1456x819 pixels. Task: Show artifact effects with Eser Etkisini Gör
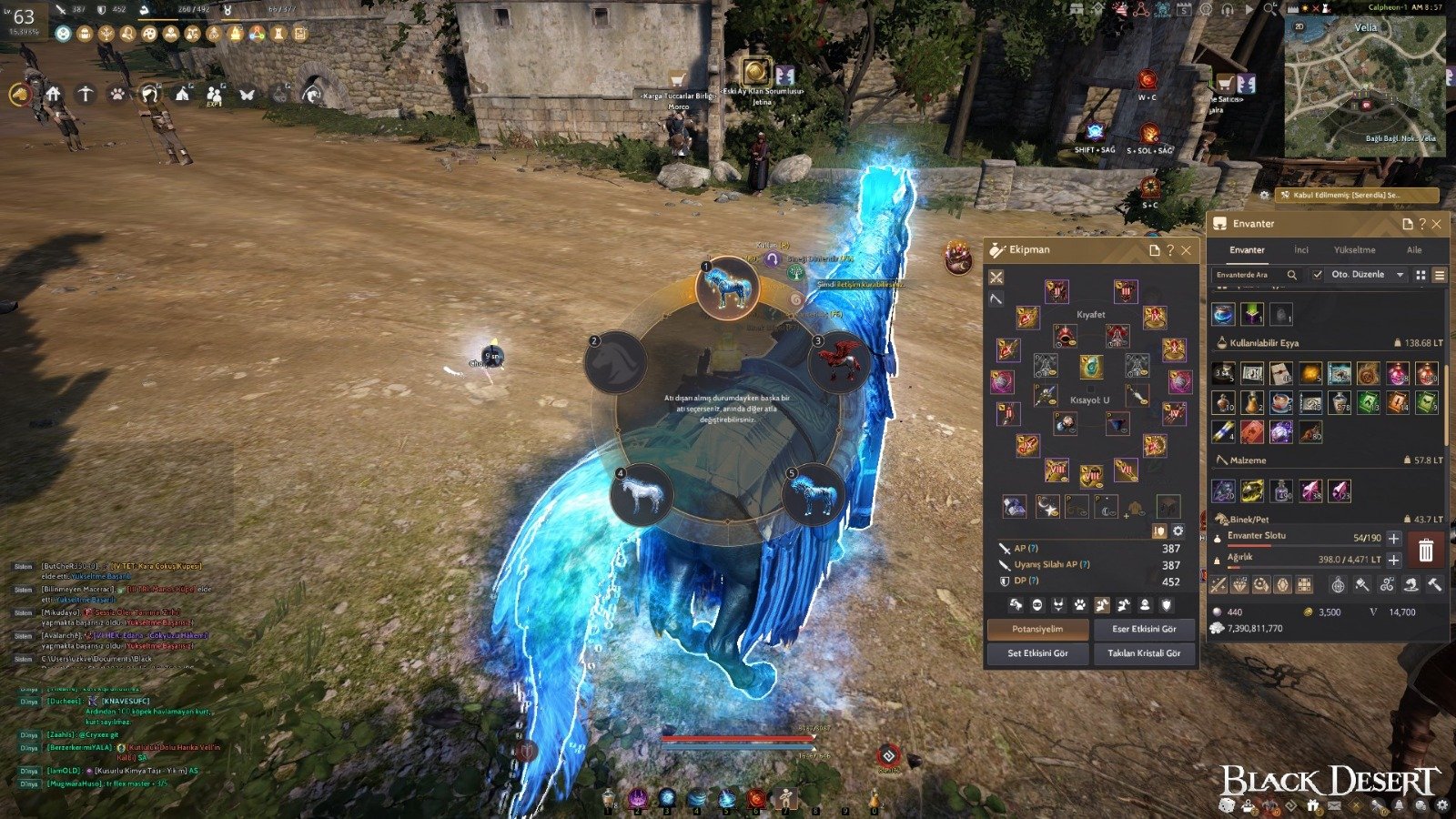1144,629
